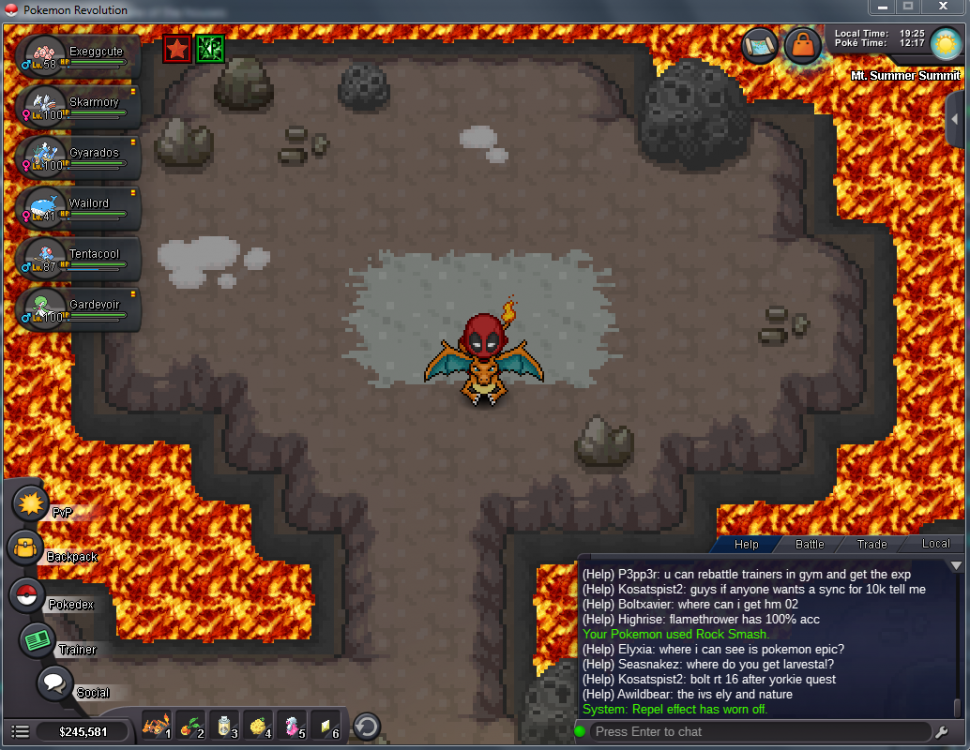Click the refresh arrow beside the hotbar

pyautogui.click(x=367, y=726)
